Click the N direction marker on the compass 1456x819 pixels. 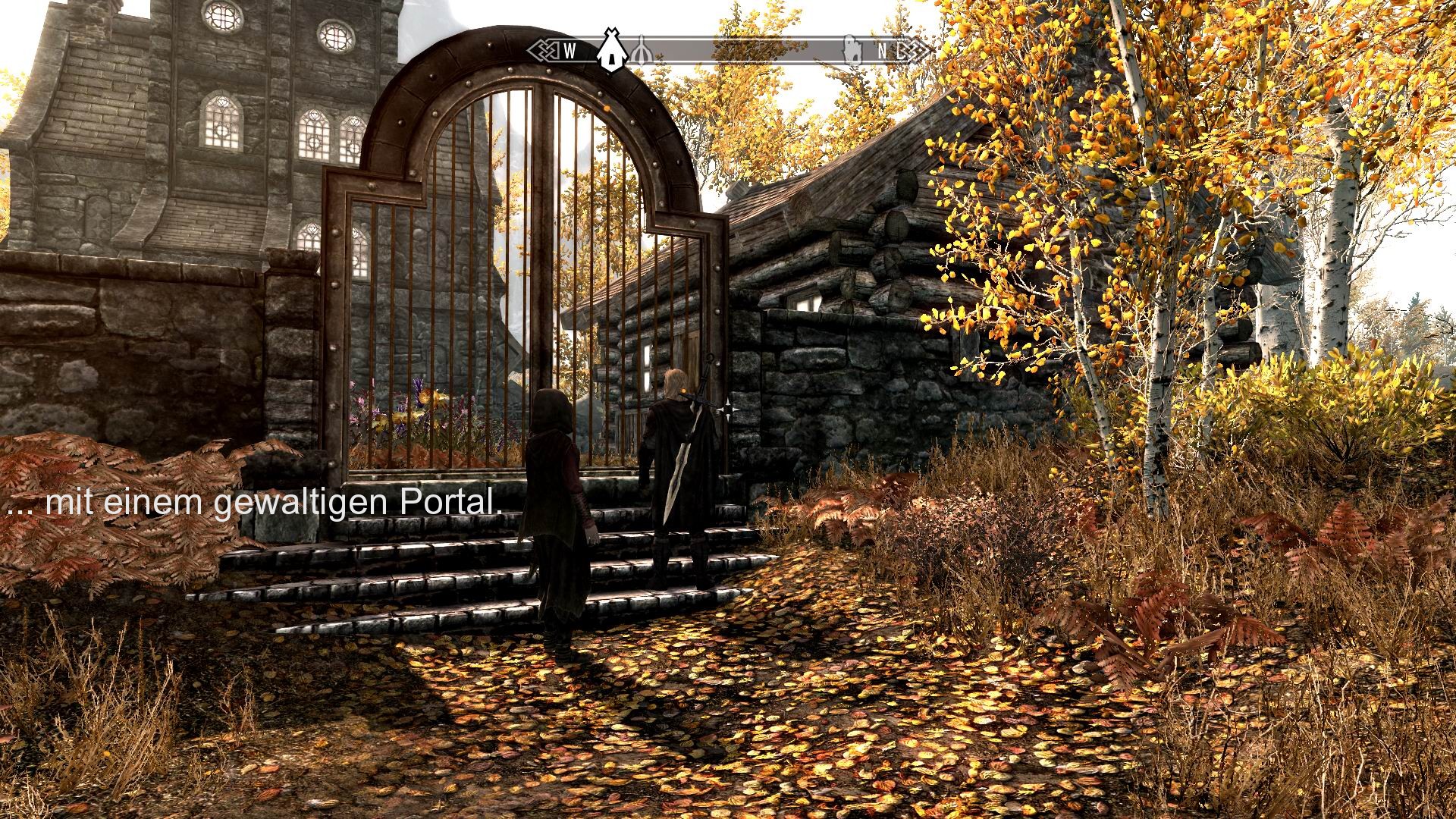point(882,52)
